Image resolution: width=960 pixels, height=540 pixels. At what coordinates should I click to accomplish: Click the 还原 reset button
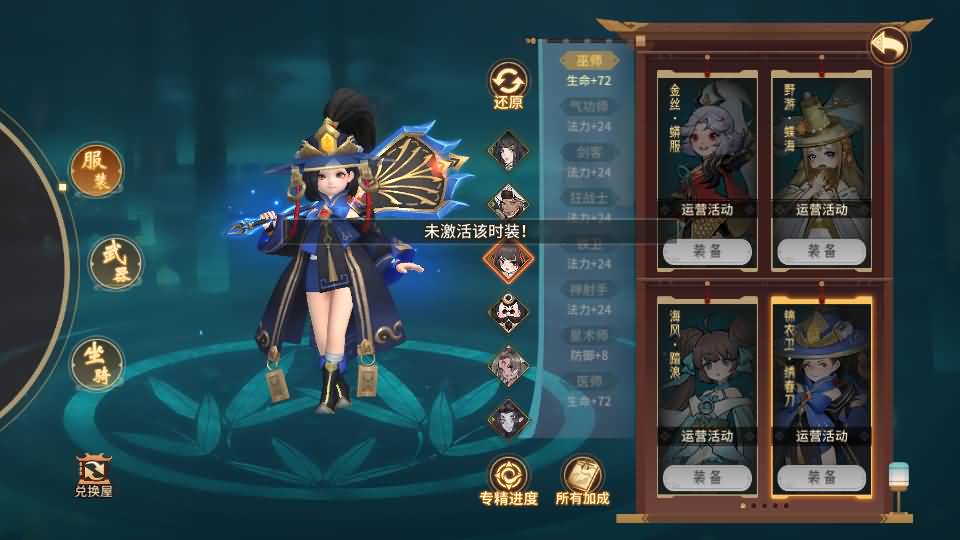click(x=508, y=86)
